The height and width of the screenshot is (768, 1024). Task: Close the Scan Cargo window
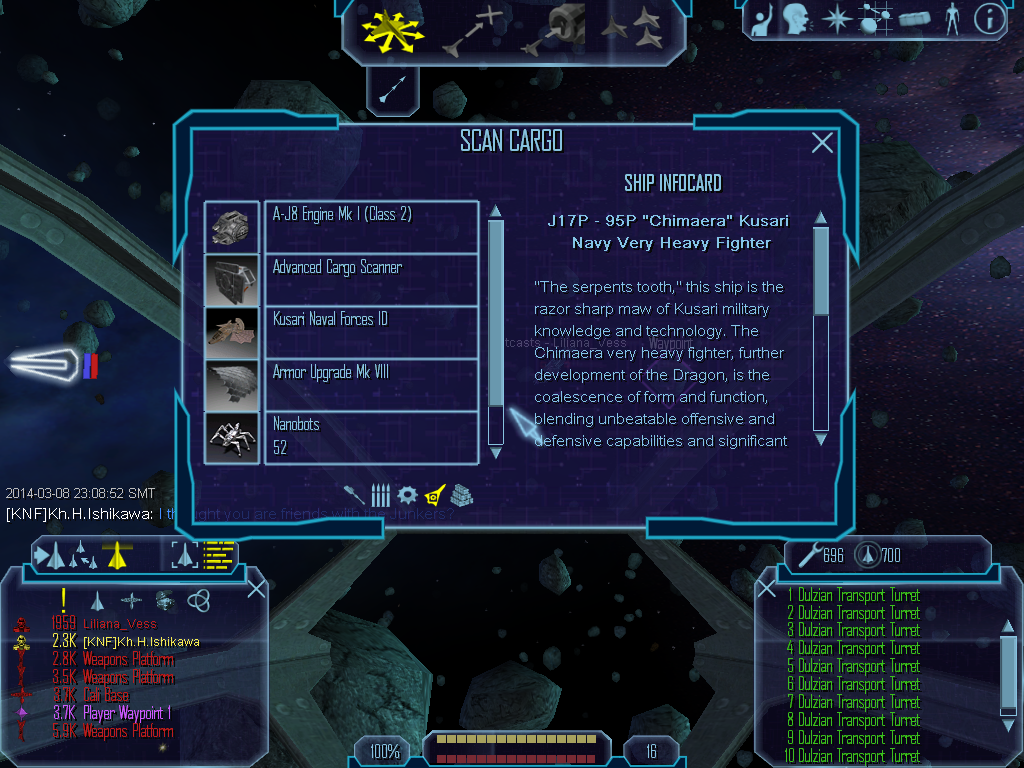pos(822,143)
